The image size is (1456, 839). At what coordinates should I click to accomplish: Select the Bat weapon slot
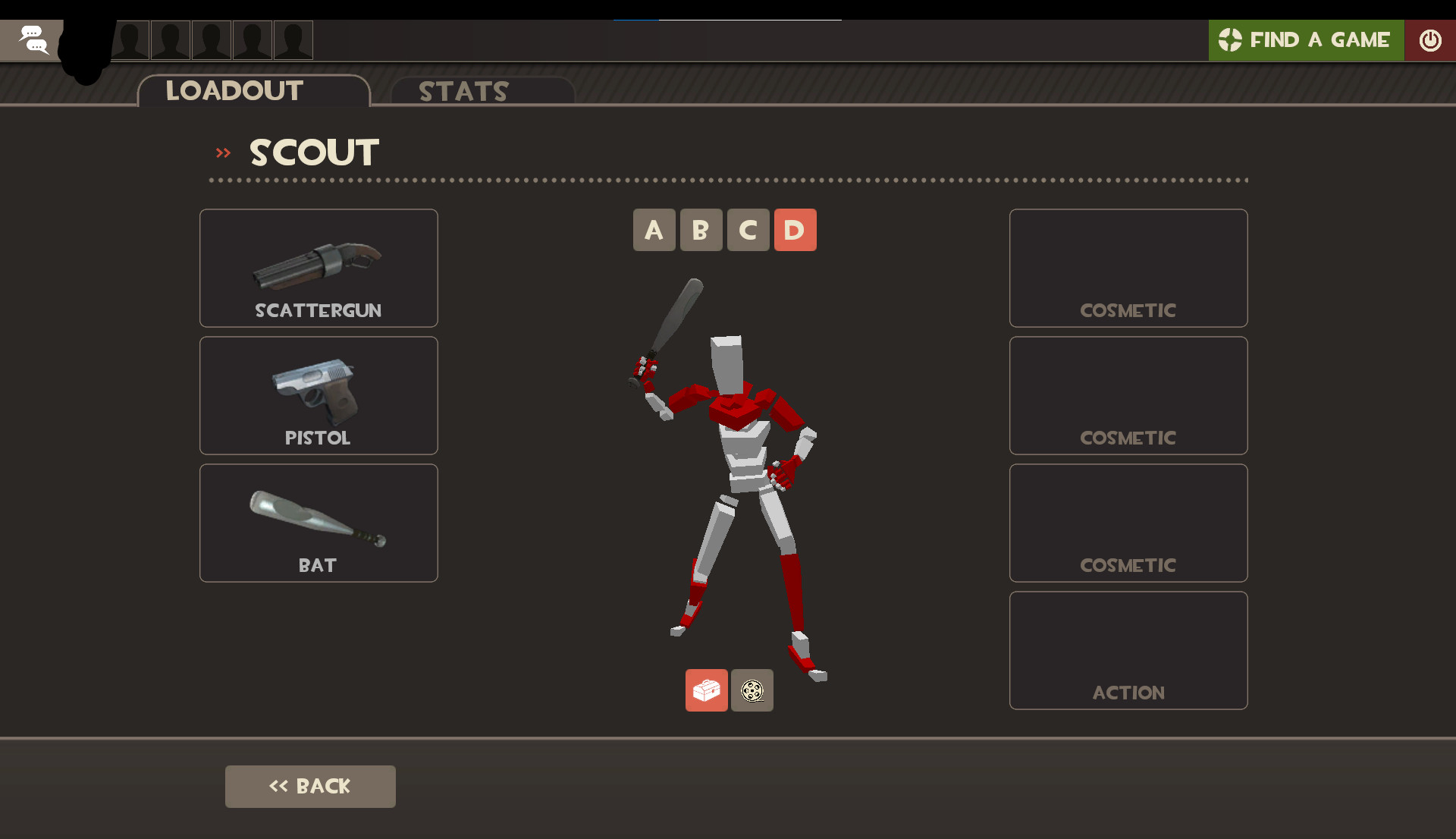318,523
